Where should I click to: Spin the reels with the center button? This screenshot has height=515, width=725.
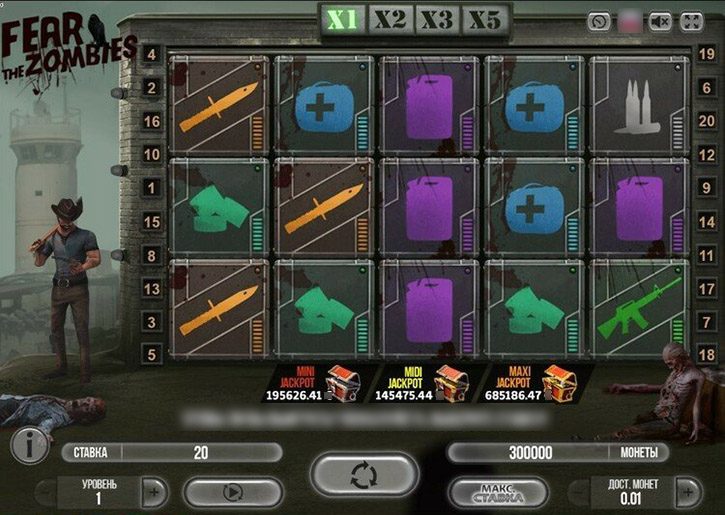(x=362, y=475)
